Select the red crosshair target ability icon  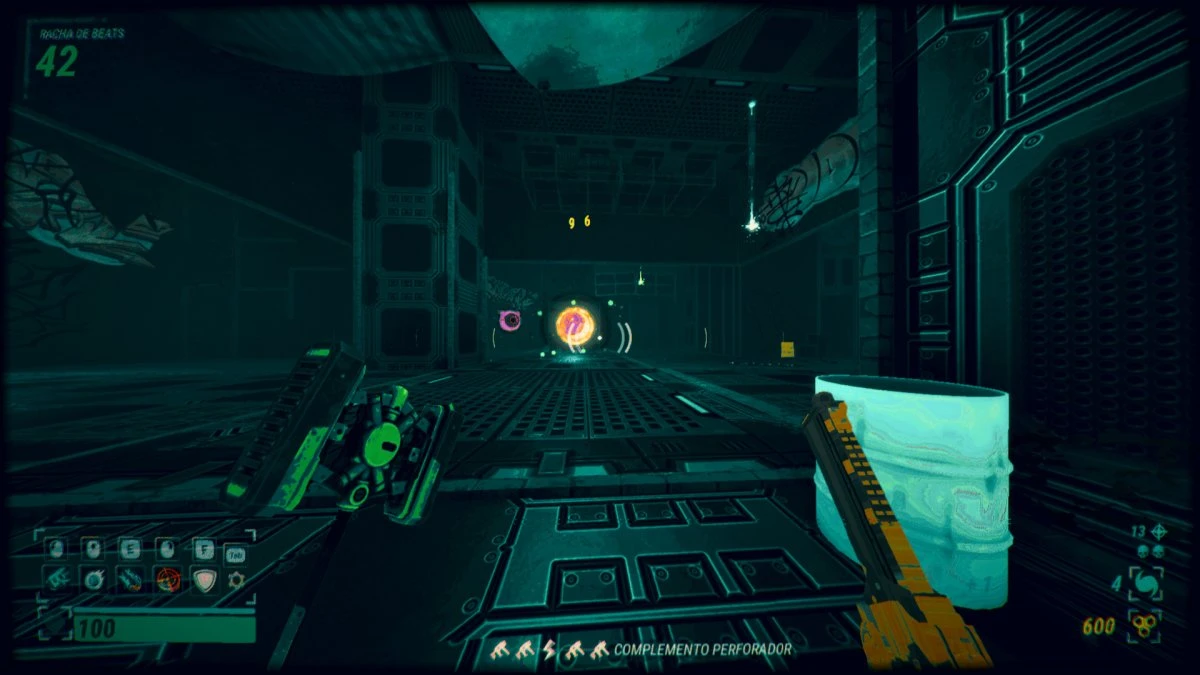click(167, 580)
